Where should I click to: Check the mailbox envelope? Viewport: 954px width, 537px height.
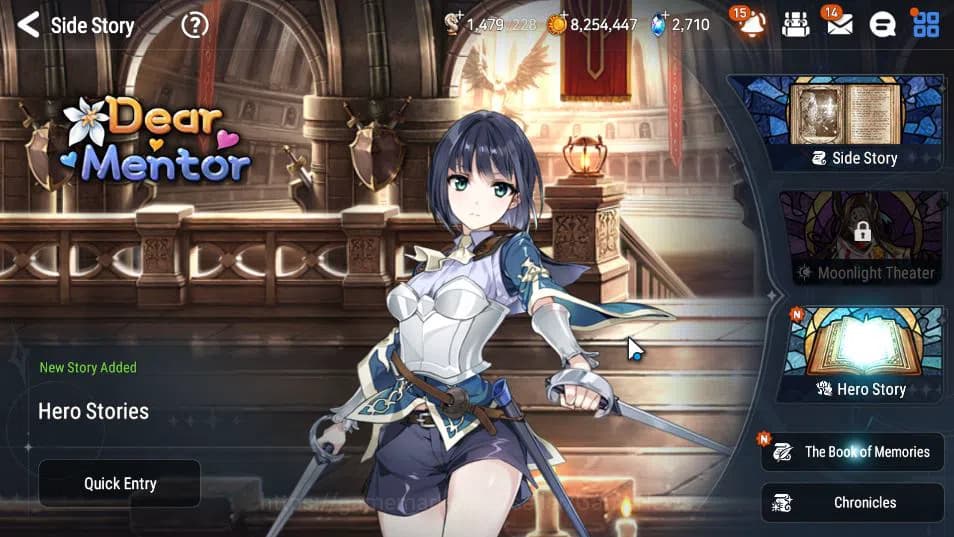tap(839, 25)
